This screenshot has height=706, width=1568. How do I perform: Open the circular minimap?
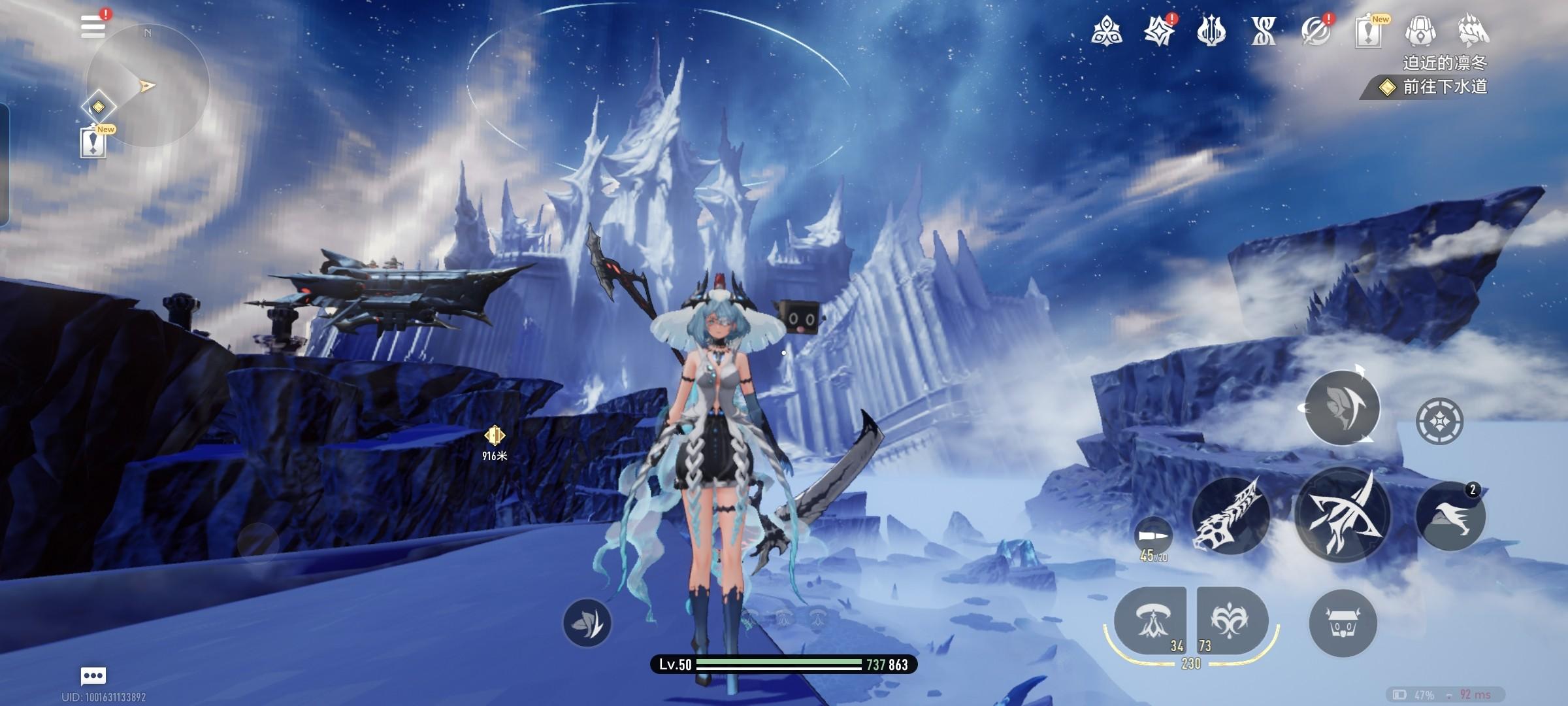tap(148, 86)
